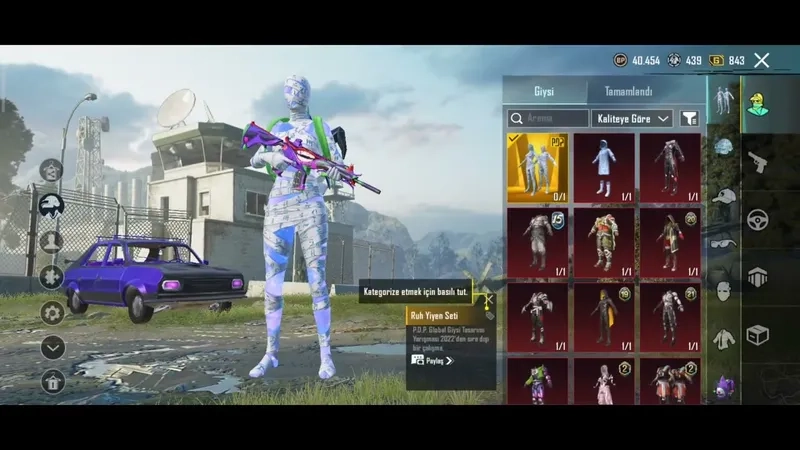Close the Ruh Yiyen Seti info popup
800x450 pixels.
(489, 298)
